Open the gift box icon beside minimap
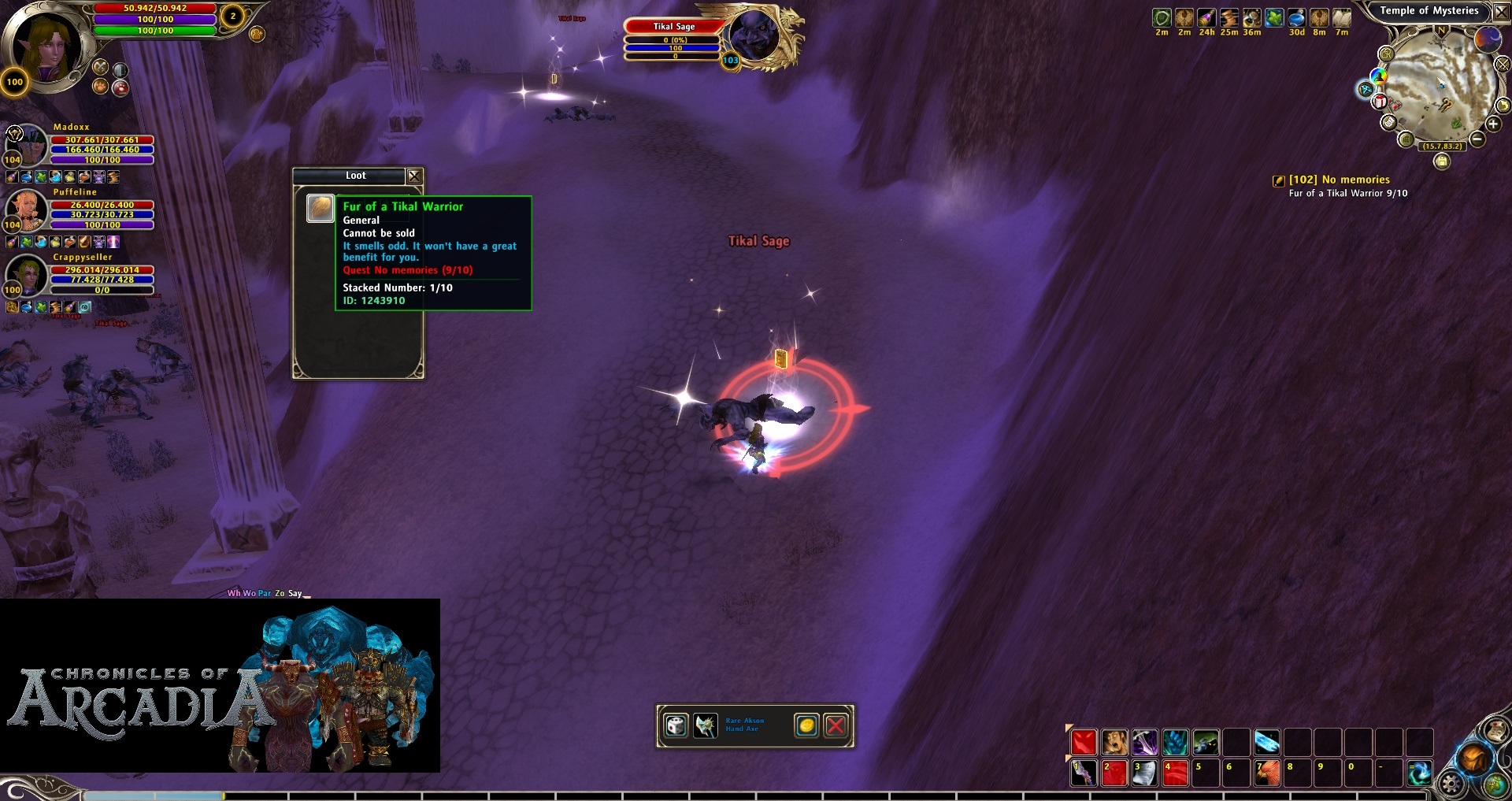Viewport: 1512px width, 801px height. (1380, 101)
